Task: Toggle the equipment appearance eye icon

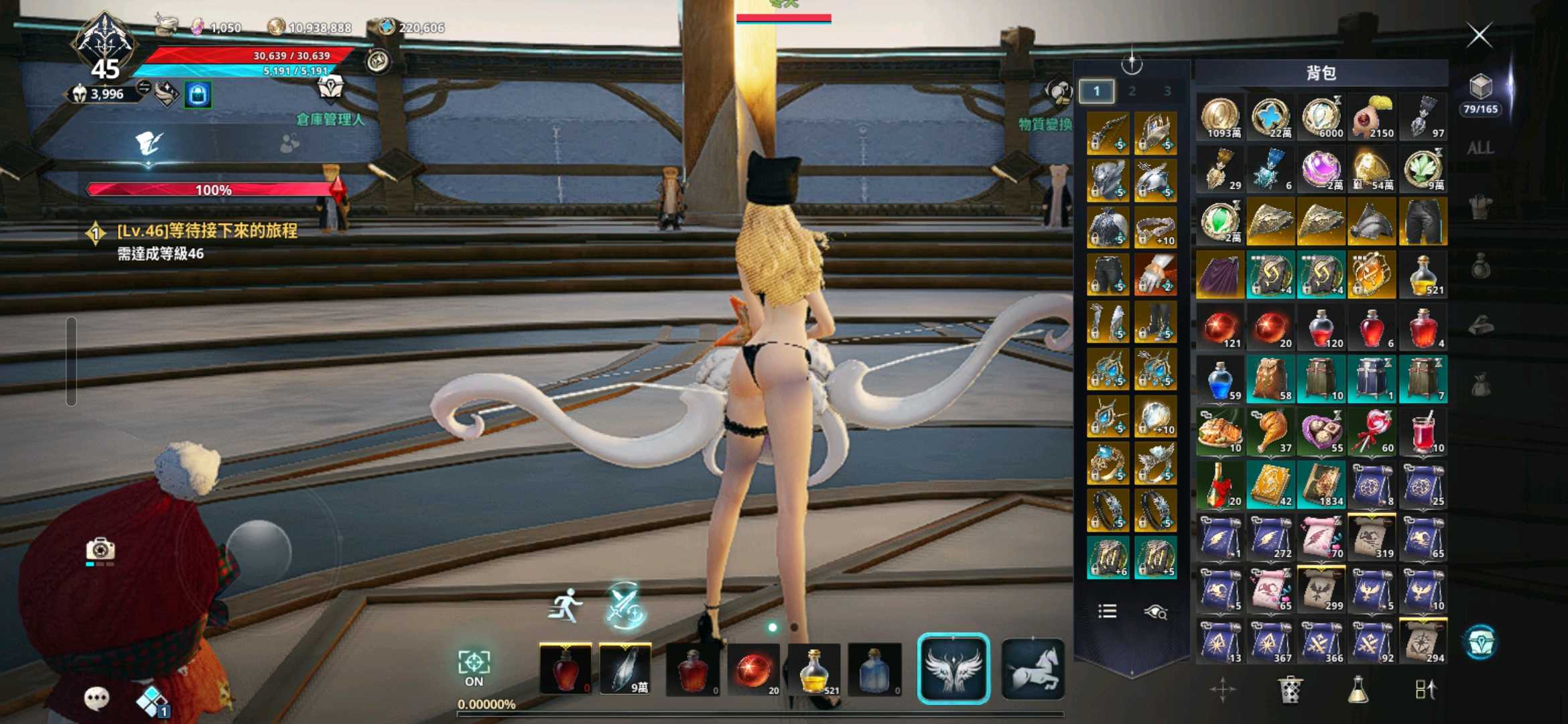Action: click(1156, 611)
